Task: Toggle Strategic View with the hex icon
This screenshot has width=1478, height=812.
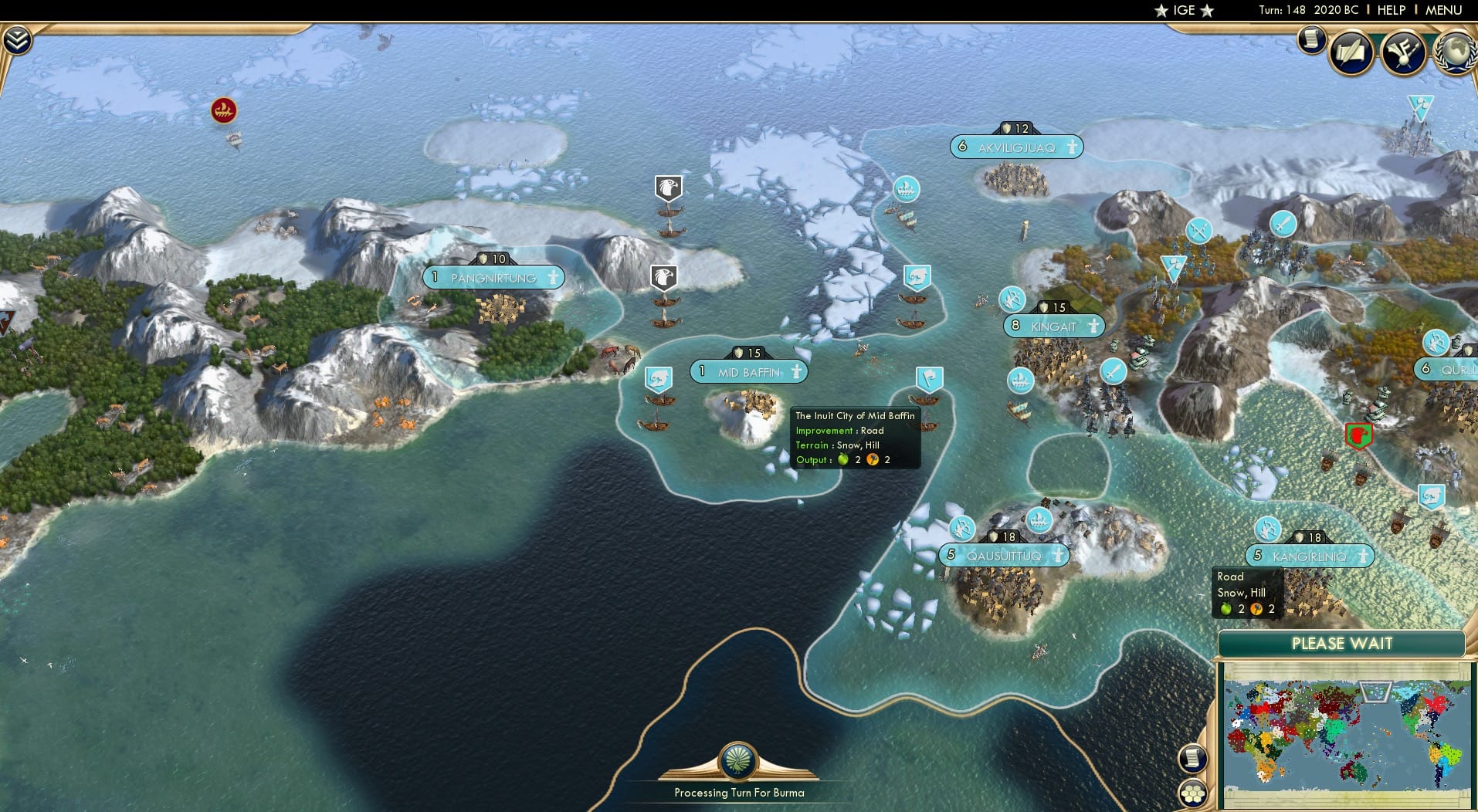Action: coord(1193,793)
